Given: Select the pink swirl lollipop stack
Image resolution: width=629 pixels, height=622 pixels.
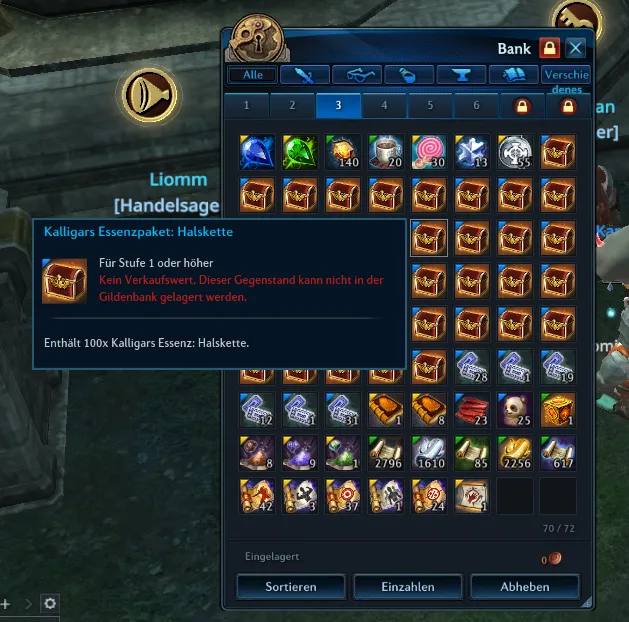Looking at the screenshot, I should 429,152.
